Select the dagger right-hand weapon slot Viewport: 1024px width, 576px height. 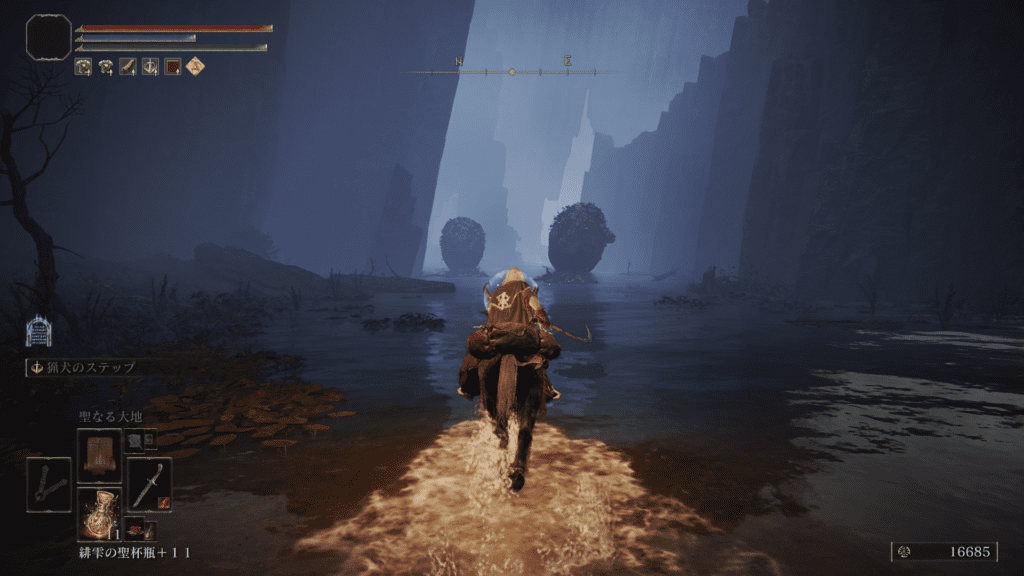tap(150, 484)
